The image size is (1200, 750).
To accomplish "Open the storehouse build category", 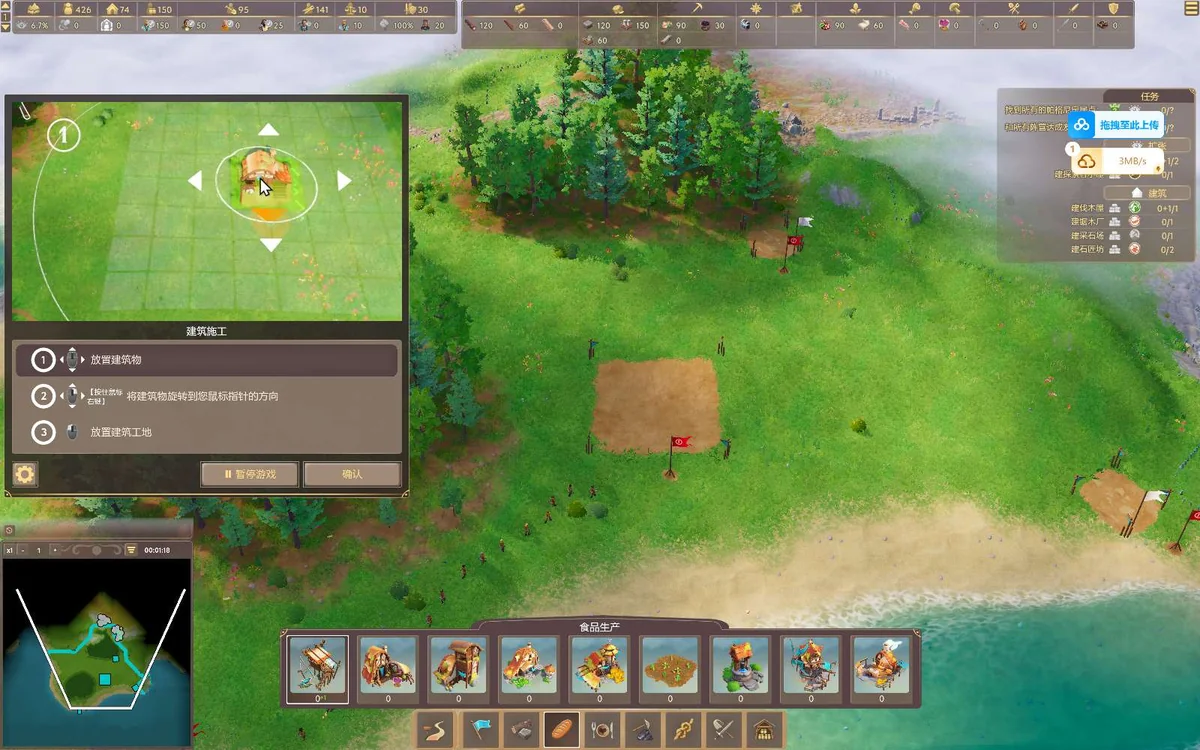I will coord(765,730).
